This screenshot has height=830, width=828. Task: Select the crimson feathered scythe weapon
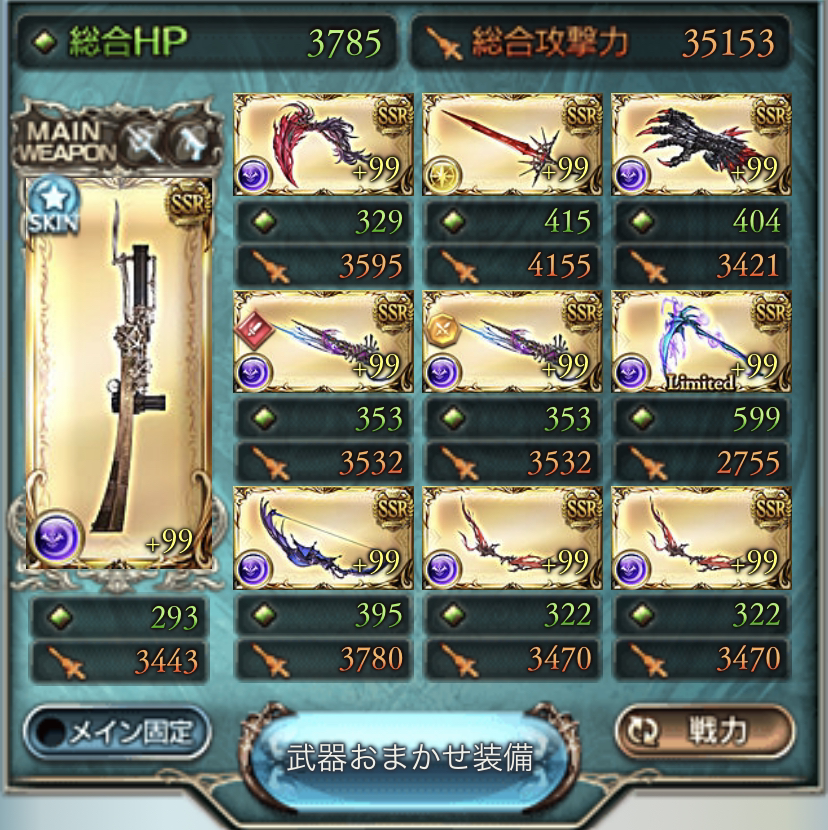322,146
